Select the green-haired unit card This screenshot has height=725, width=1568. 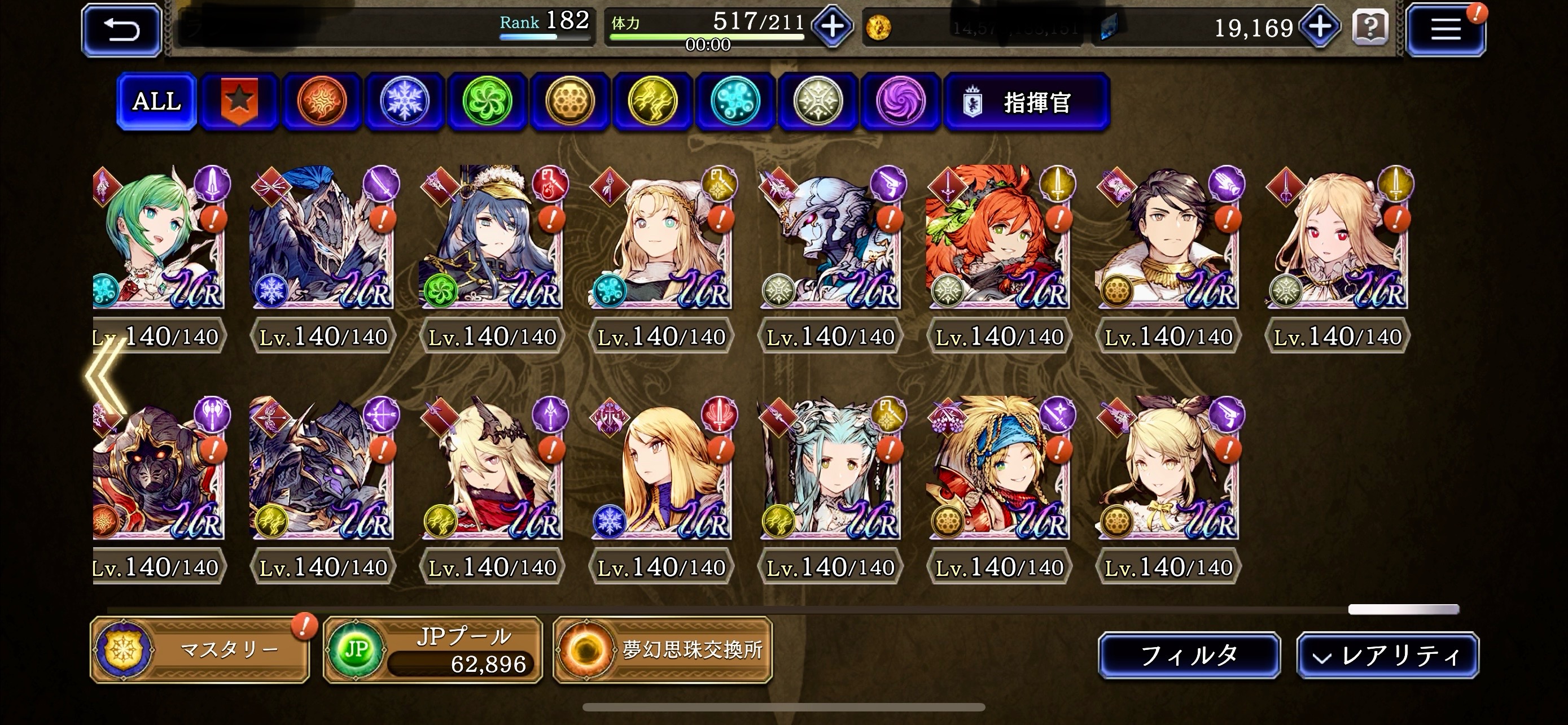click(158, 237)
